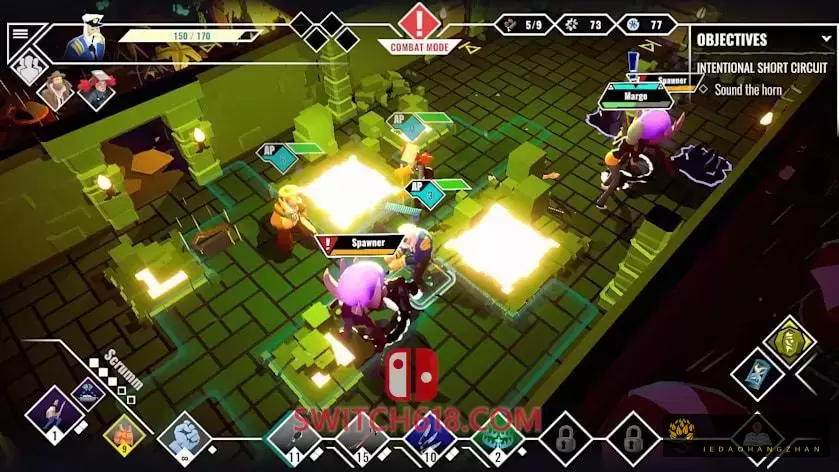
Task: Open the squad group icon
Action: coord(27,67)
